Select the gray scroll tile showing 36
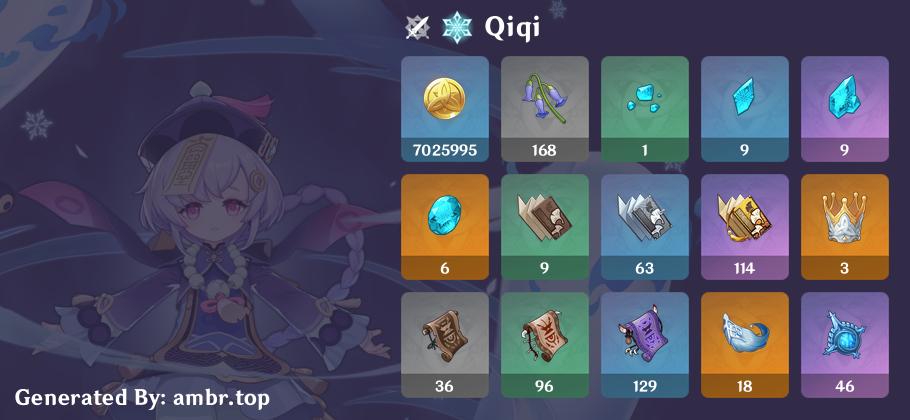Viewport: 910px width, 420px height. click(445, 344)
